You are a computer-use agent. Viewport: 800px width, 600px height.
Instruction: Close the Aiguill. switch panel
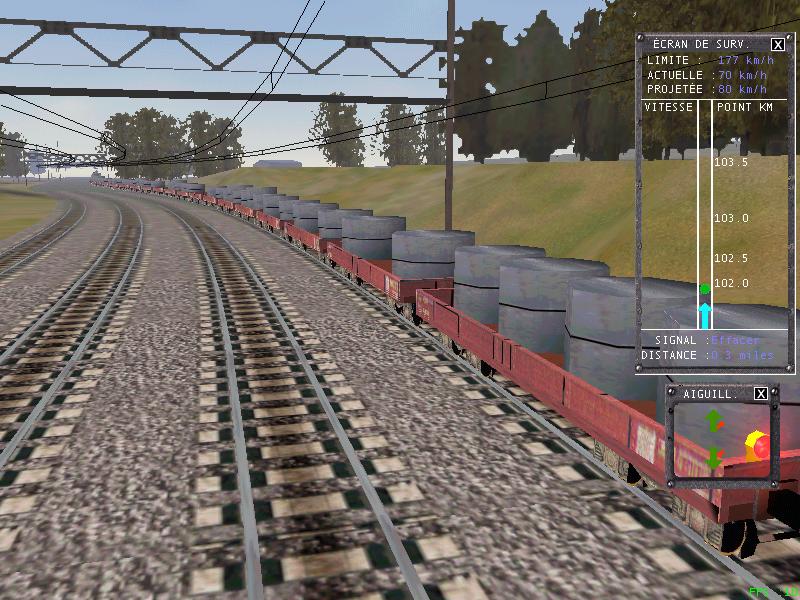coord(760,394)
